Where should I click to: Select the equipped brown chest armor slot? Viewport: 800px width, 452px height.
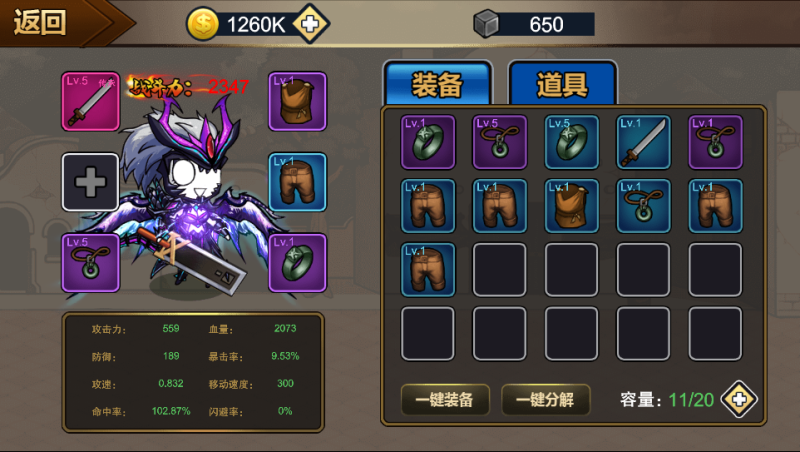tap(298, 100)
